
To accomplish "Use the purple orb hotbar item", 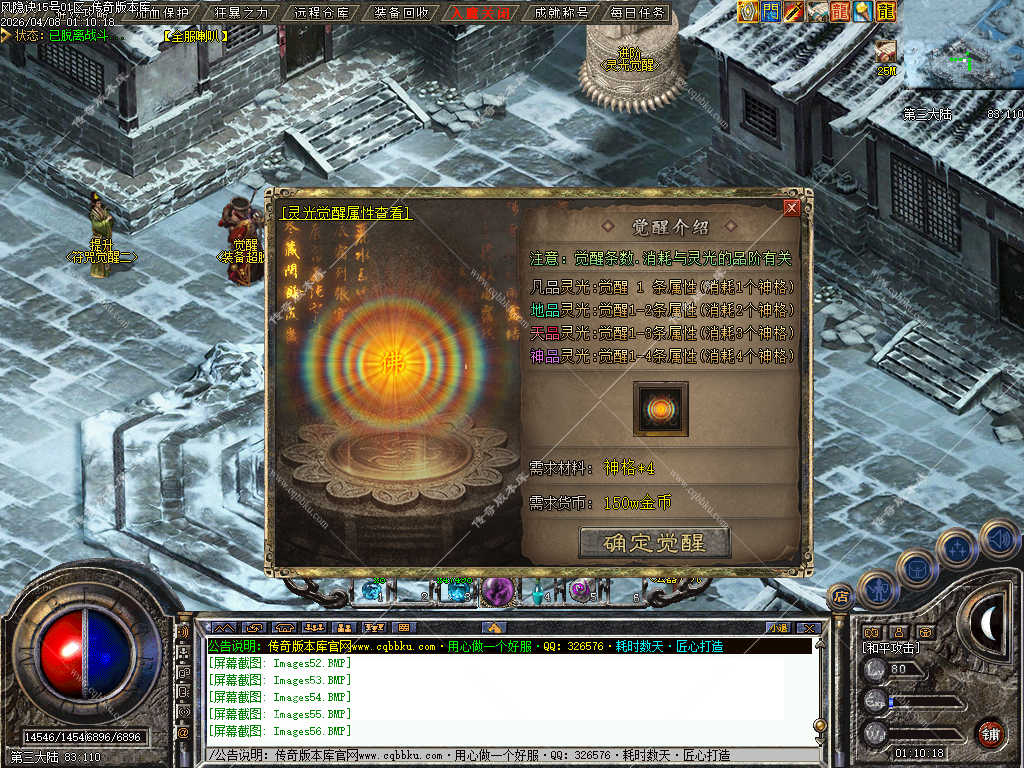I will [x=497, y=592].
